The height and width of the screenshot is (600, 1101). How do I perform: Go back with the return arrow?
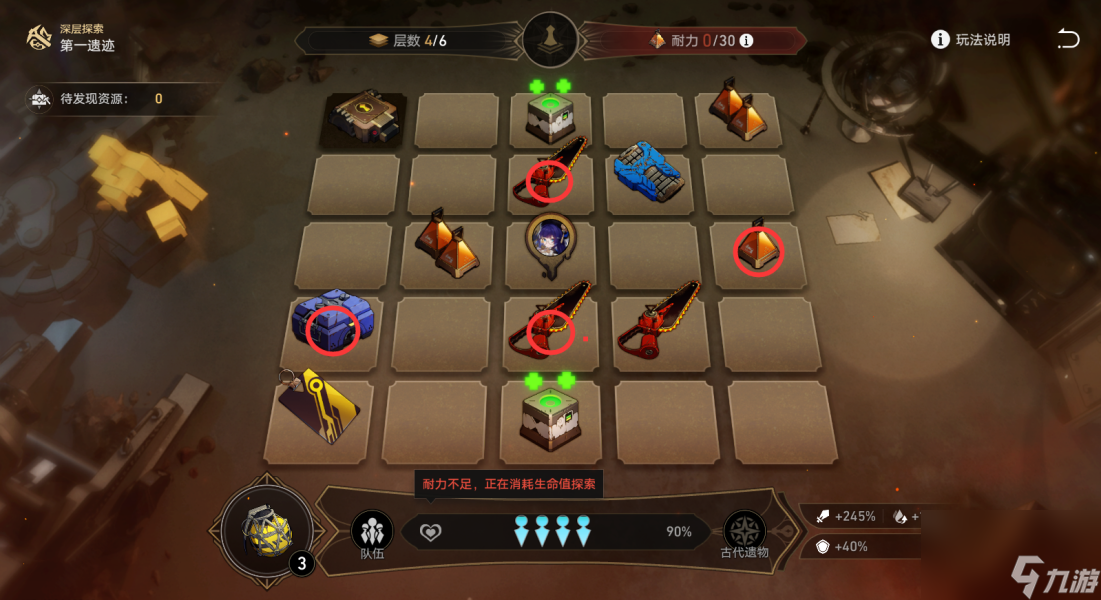[x=1068, y=40]
